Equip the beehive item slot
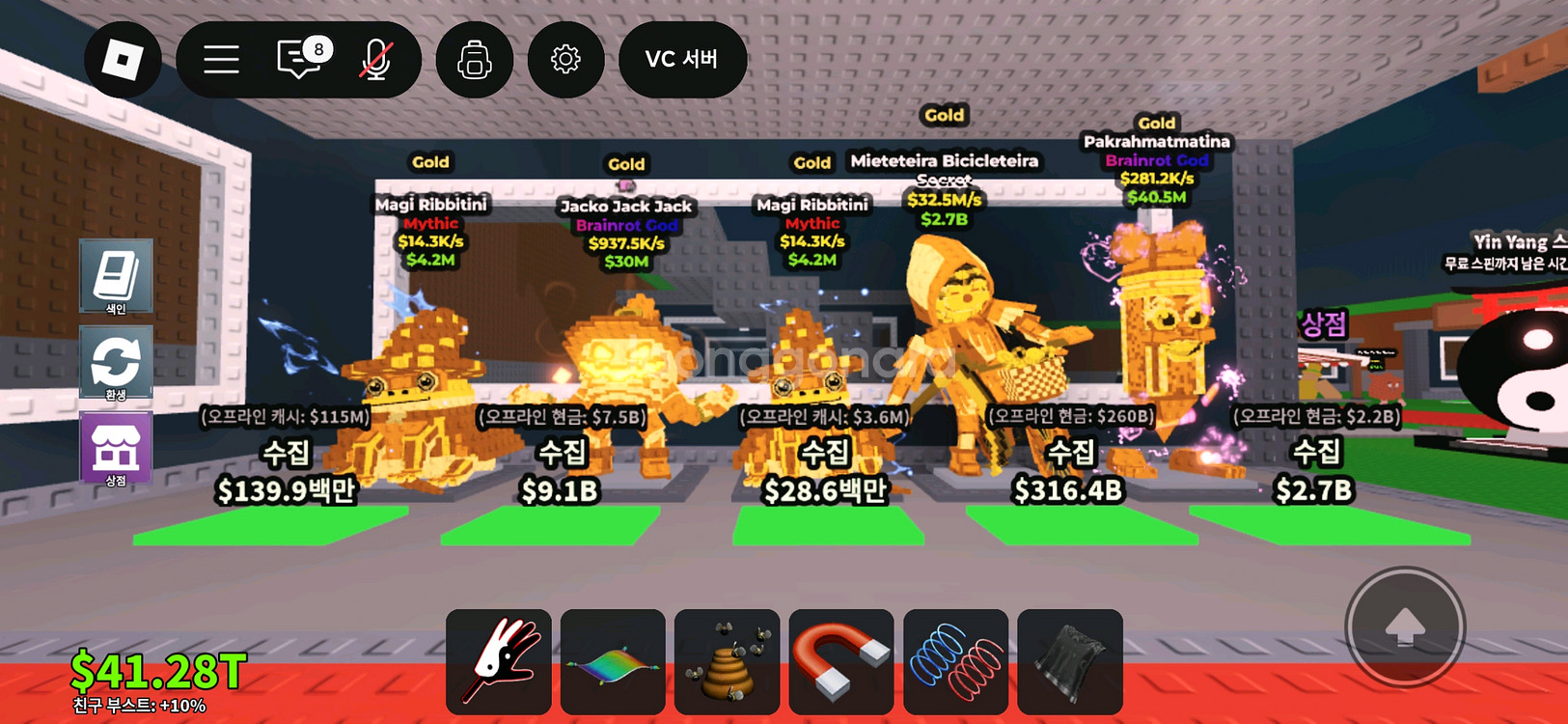The width and height of the screenshot is (1568, 724). 727,661
